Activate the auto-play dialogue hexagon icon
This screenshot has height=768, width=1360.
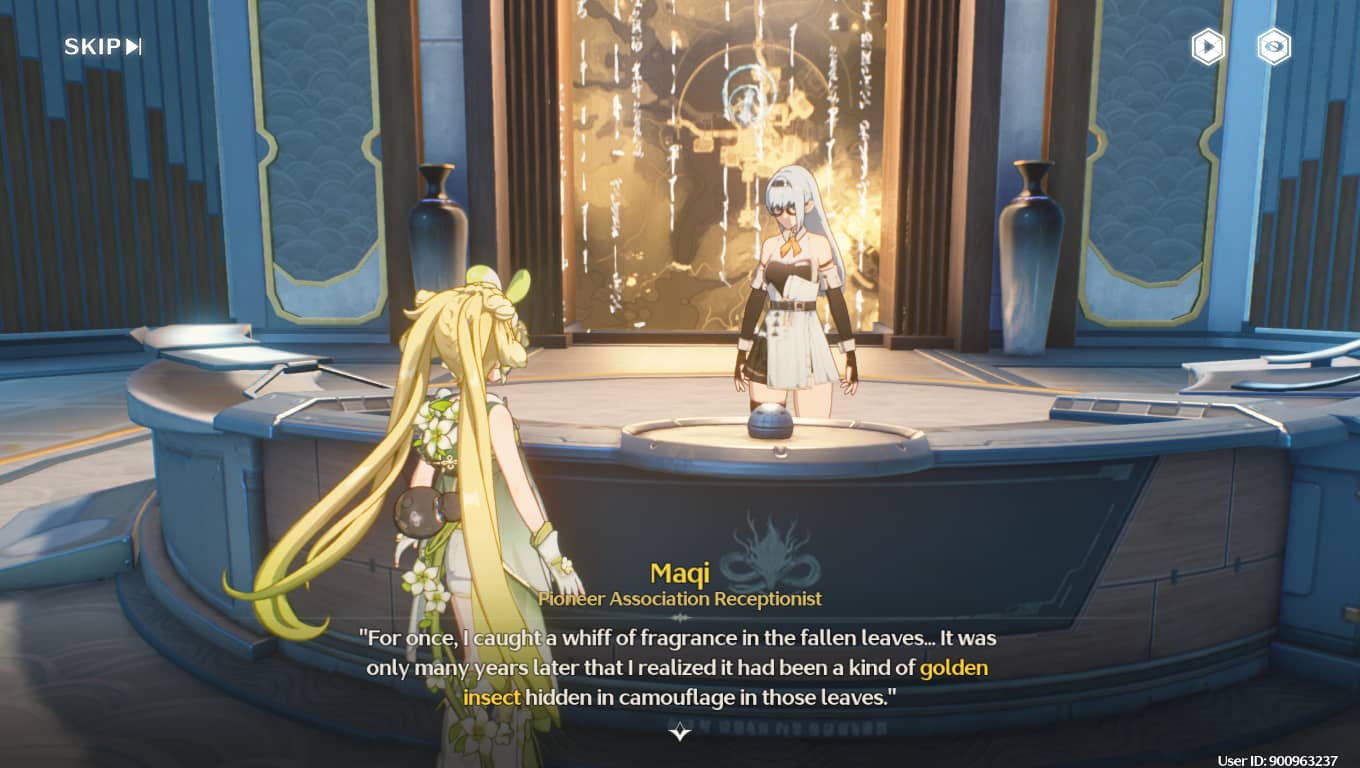[x=1206, y=46]
